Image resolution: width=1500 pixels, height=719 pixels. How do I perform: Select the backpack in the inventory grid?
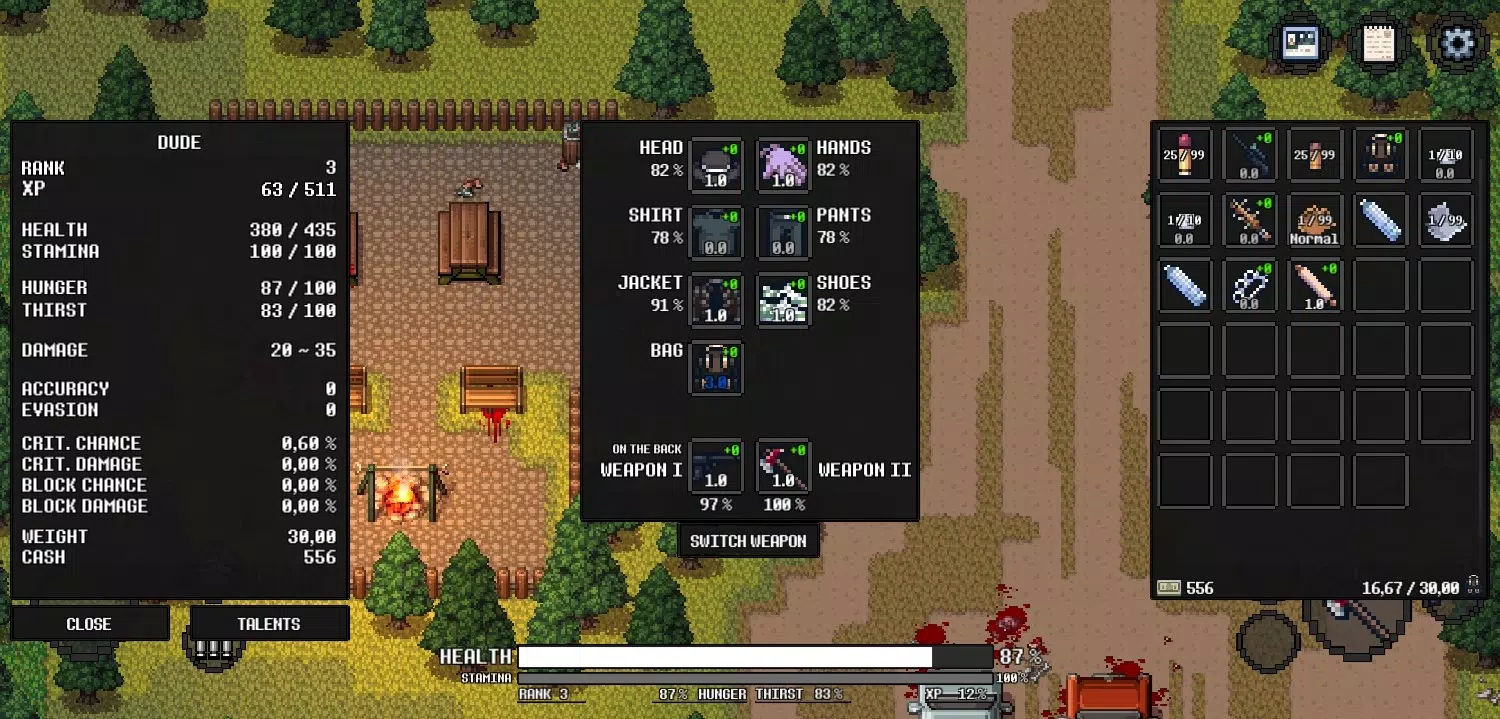pos(1380,154)
